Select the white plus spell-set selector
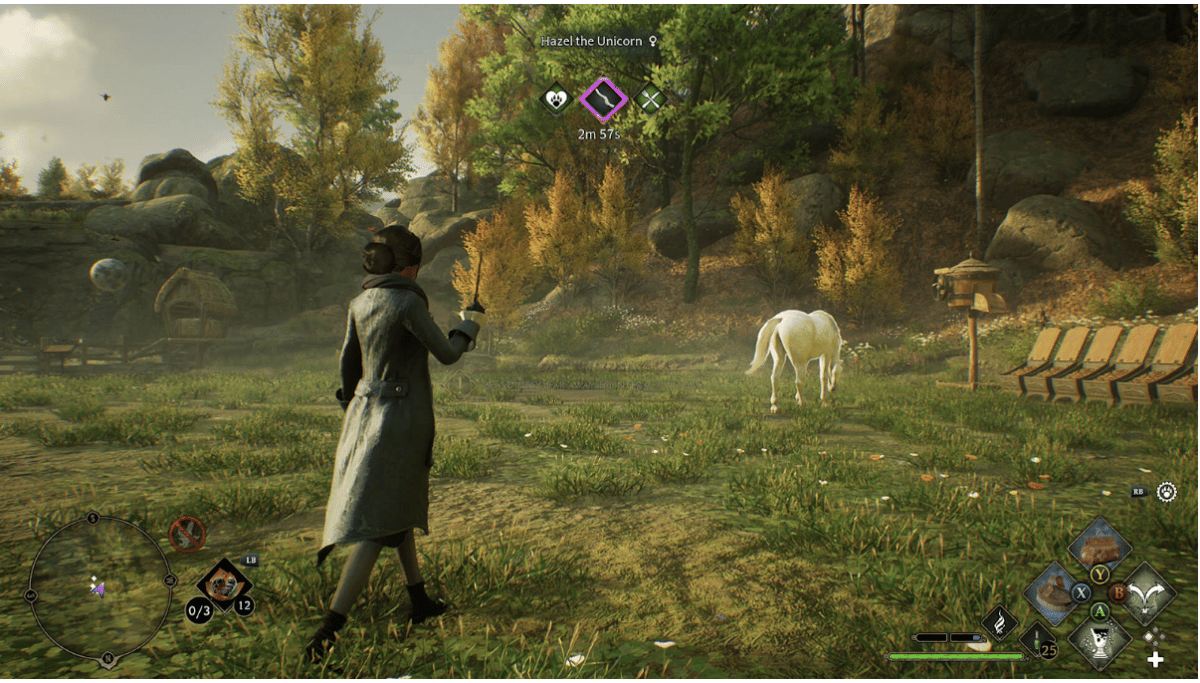Viewport: 1200px width, 683px height. (1155, 659)
